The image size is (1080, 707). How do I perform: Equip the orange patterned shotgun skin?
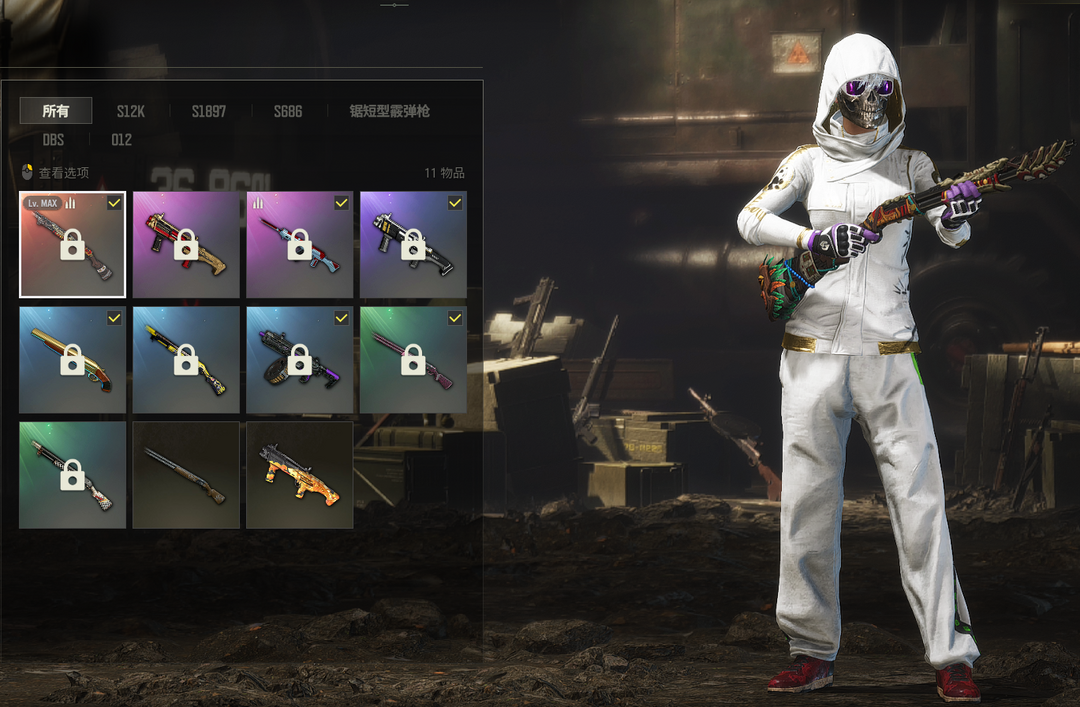coord(300,475)
